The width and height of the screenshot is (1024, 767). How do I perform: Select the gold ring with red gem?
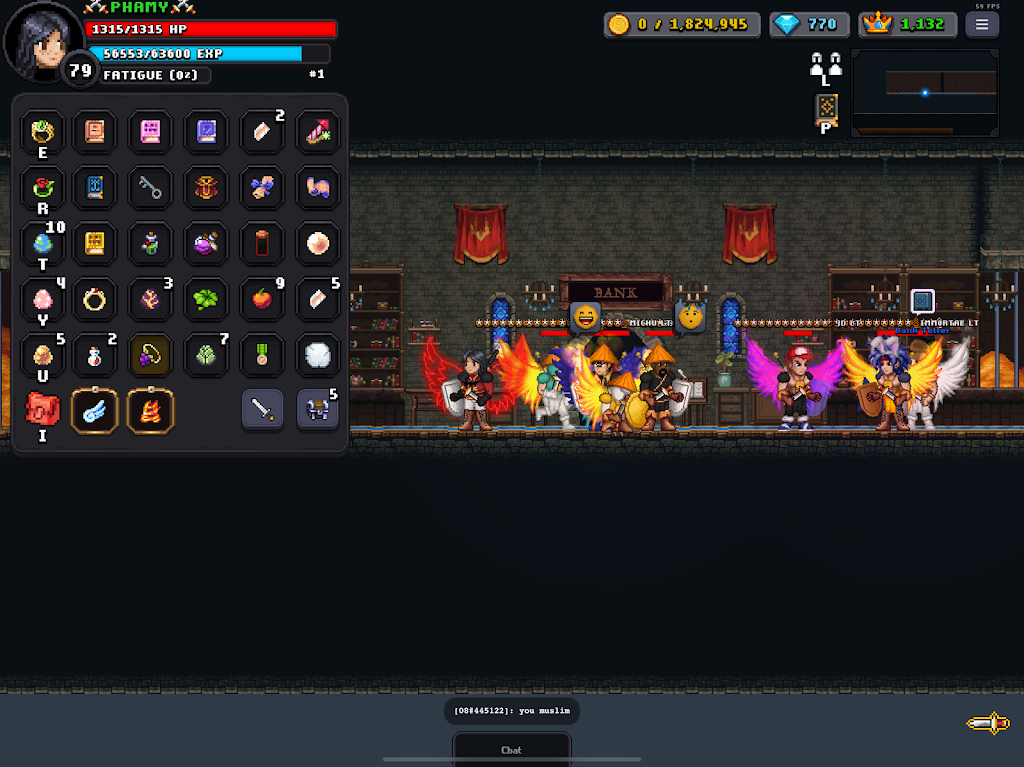(x=42, y=187)
